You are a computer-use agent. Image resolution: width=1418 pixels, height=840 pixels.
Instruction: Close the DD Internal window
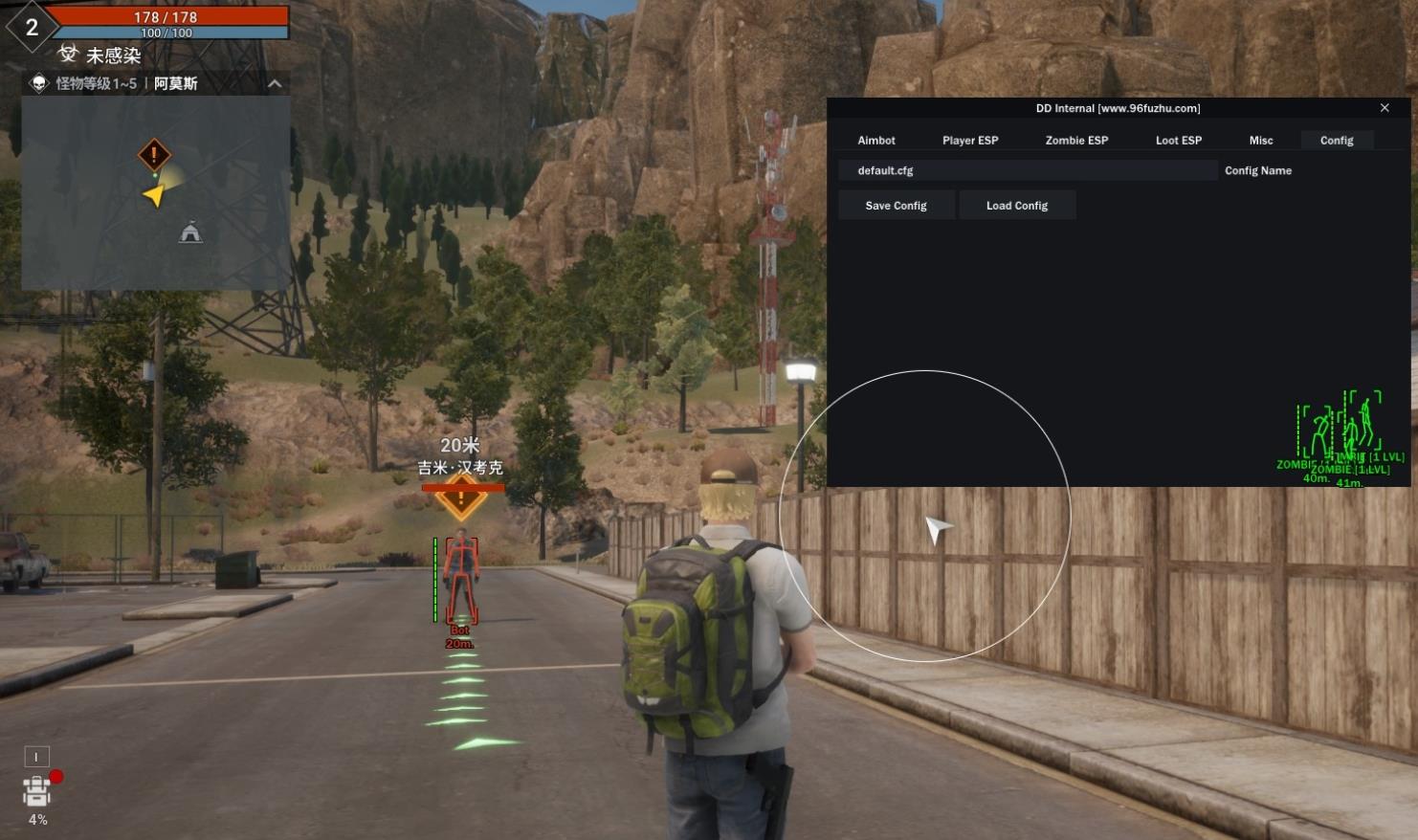point(1385,108)
